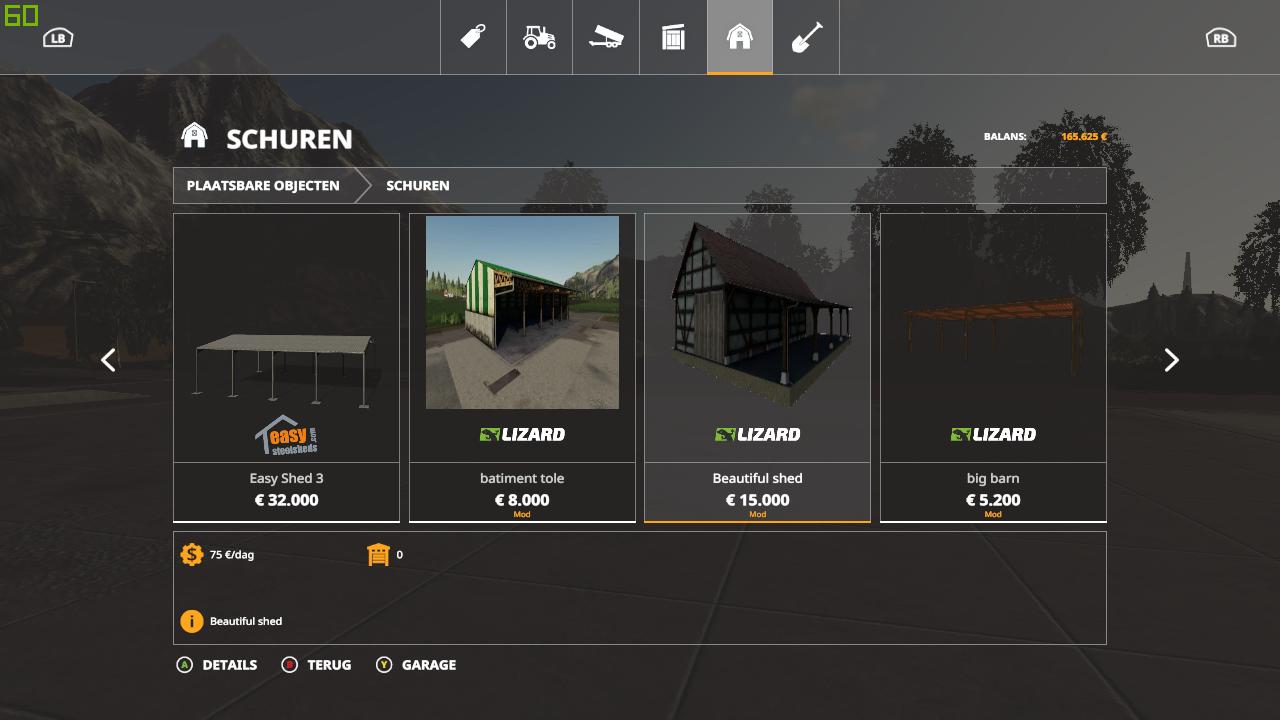Go back to PLAATSBARE OBJECTEN breadcrumb

pos(262,185)
